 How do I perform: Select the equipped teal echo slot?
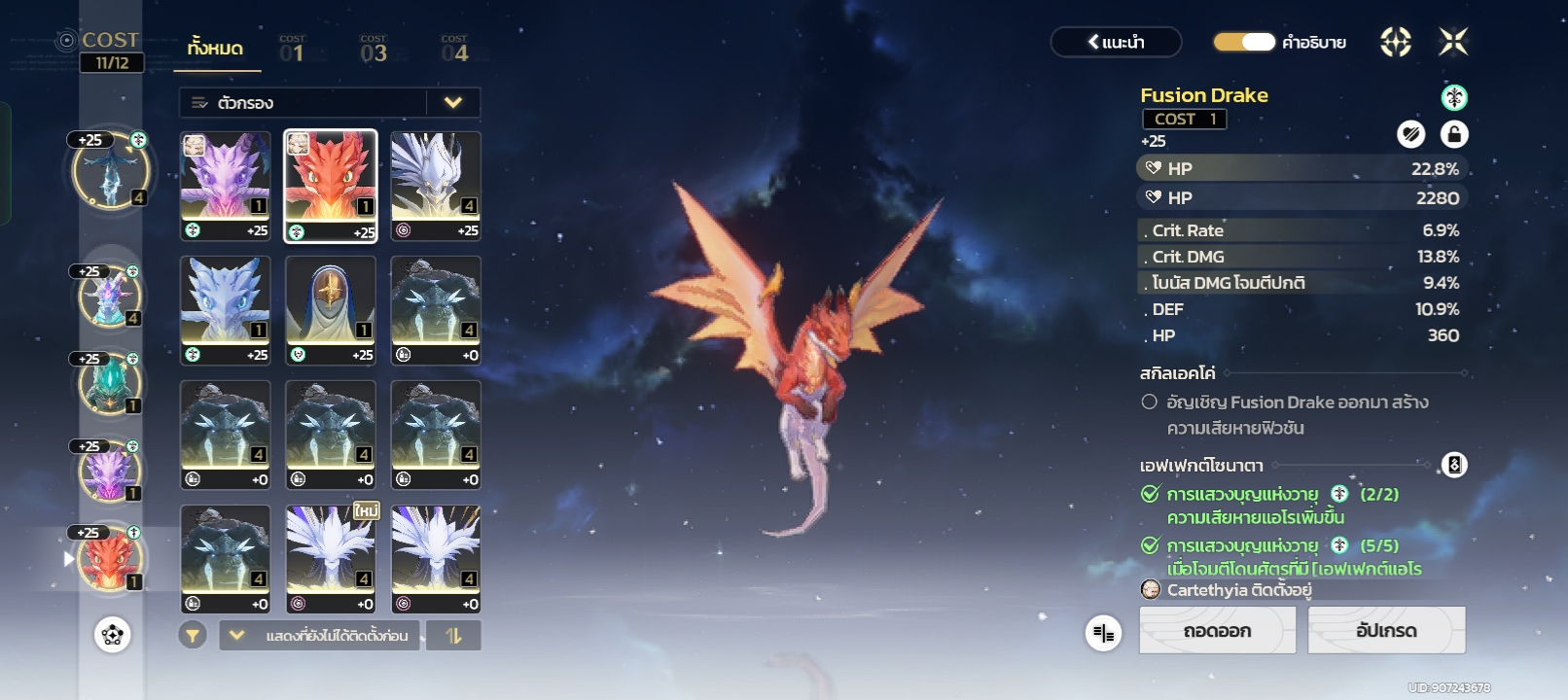click(110, 383)
